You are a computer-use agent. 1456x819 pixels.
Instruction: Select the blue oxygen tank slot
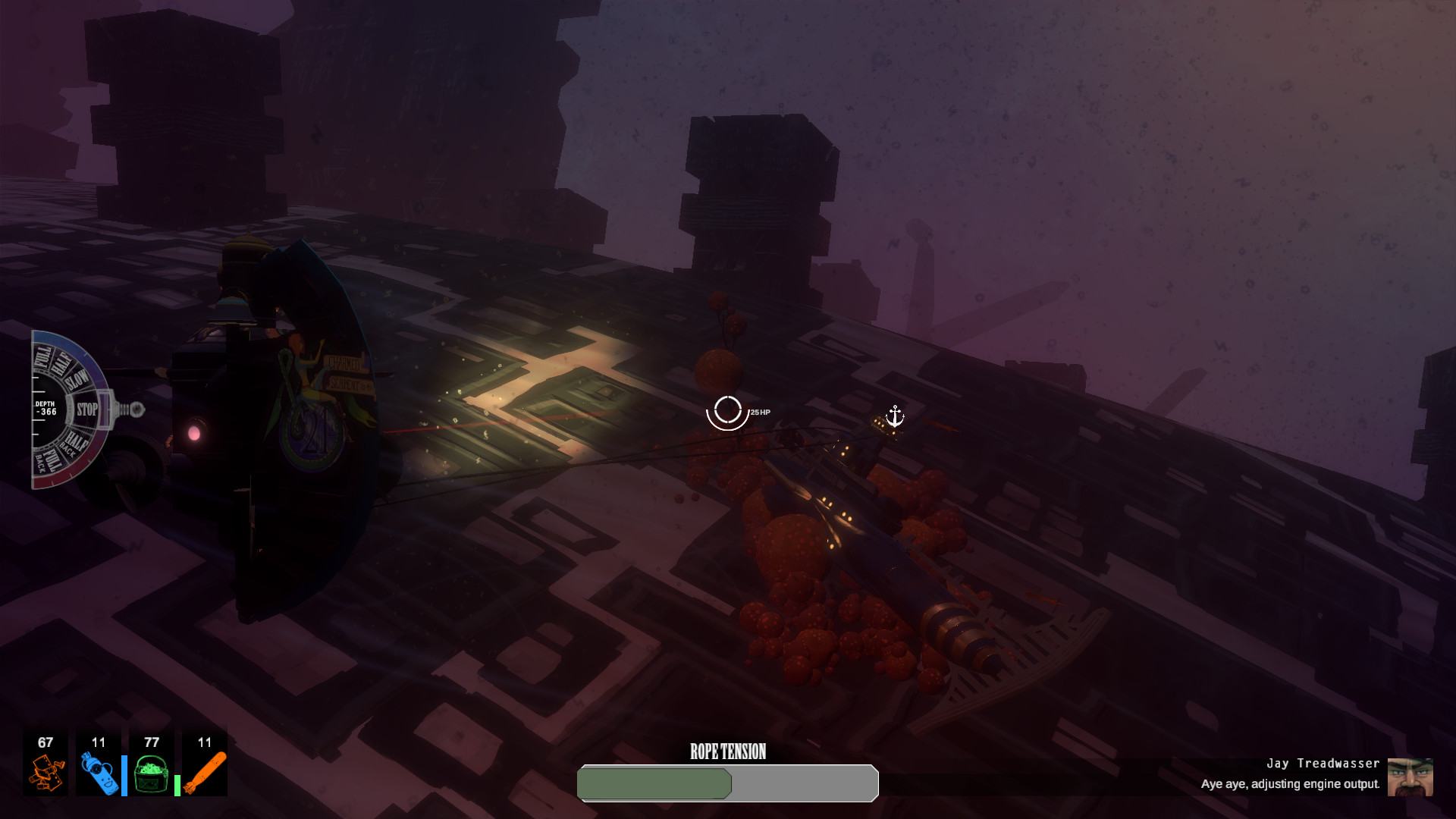99,763
